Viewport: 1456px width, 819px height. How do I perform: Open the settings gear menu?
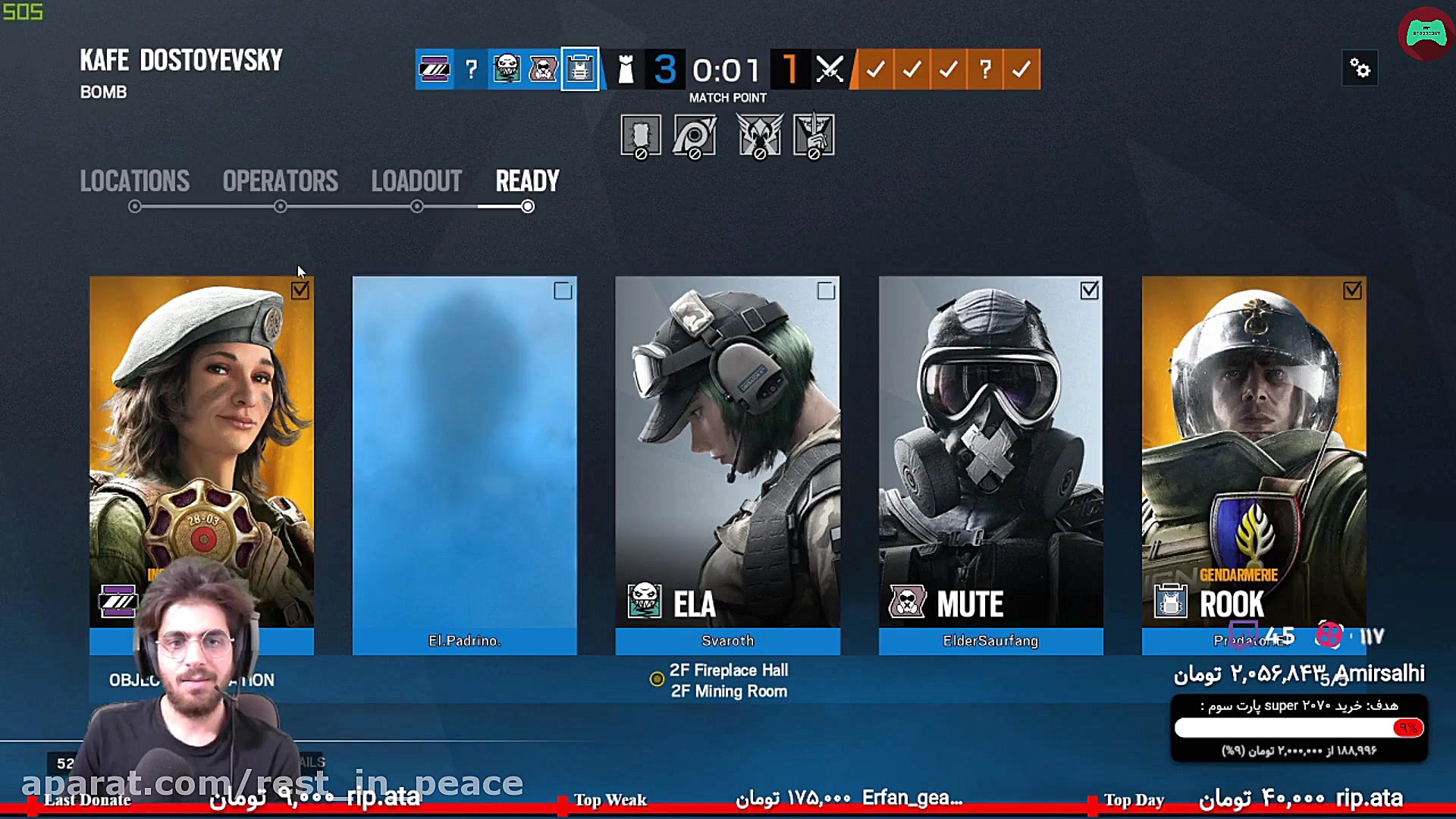point(1360,67)
